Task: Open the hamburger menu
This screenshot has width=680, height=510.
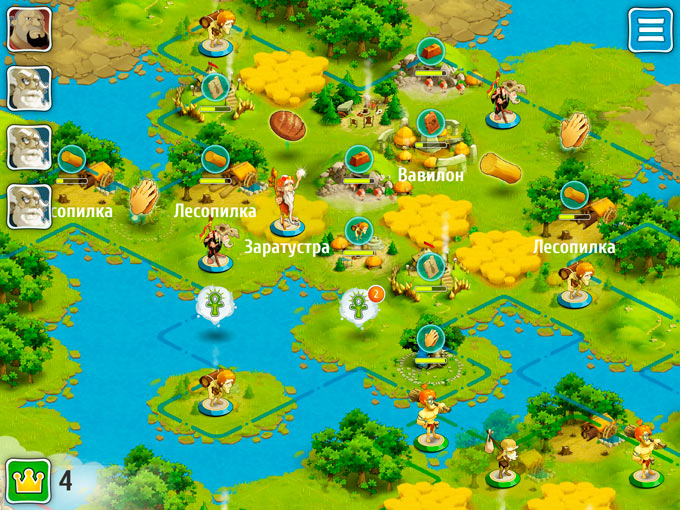Action: (650, 30)
